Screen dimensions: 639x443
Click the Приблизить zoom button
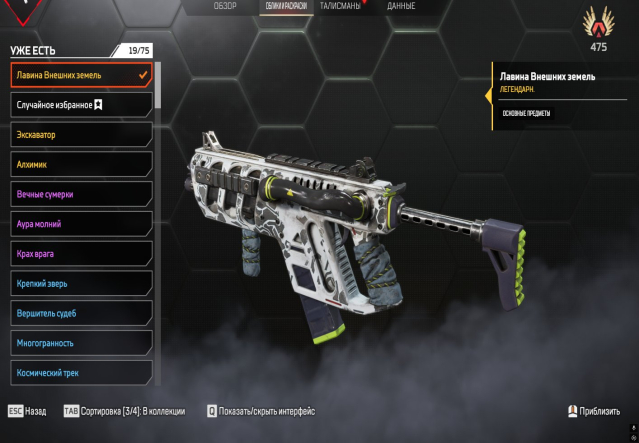coord(593,411)
